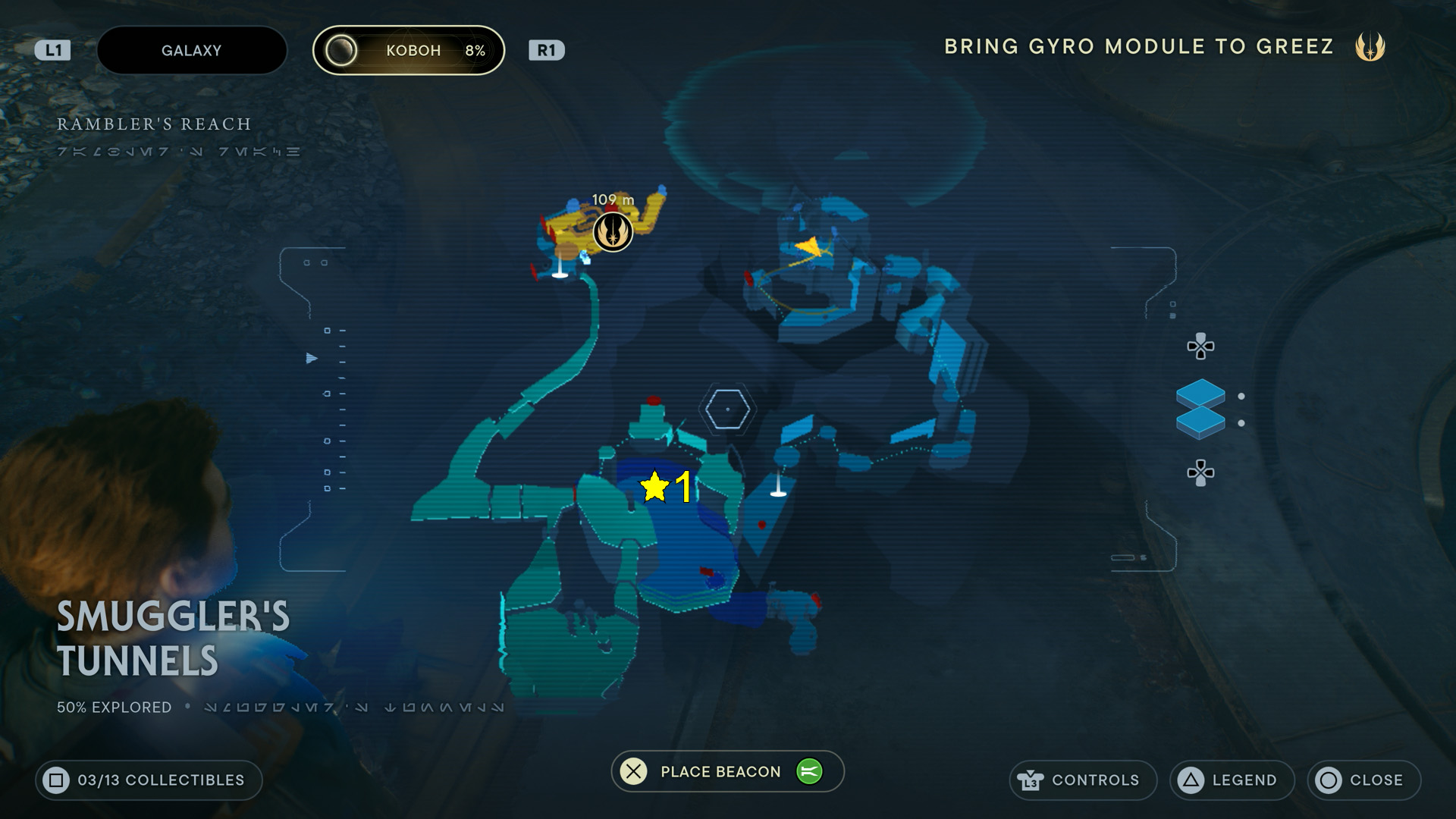Image resolution: width=1456 pixels, height=819 pixels.
Task: Click the Koboh 8% exploration progress meter
Action: coord(409,50)
